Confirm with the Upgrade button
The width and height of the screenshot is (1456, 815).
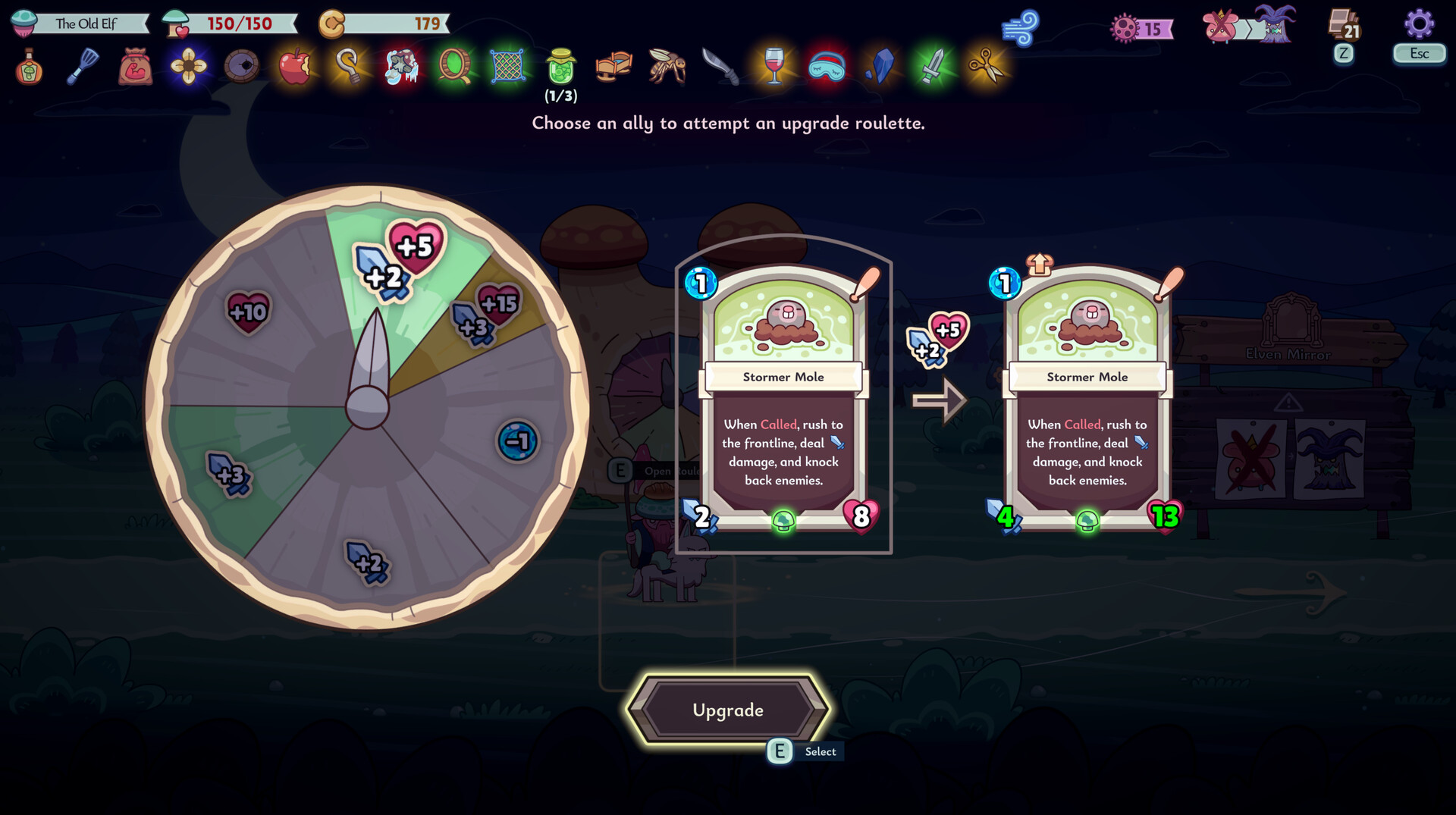(x=727, y=710)
